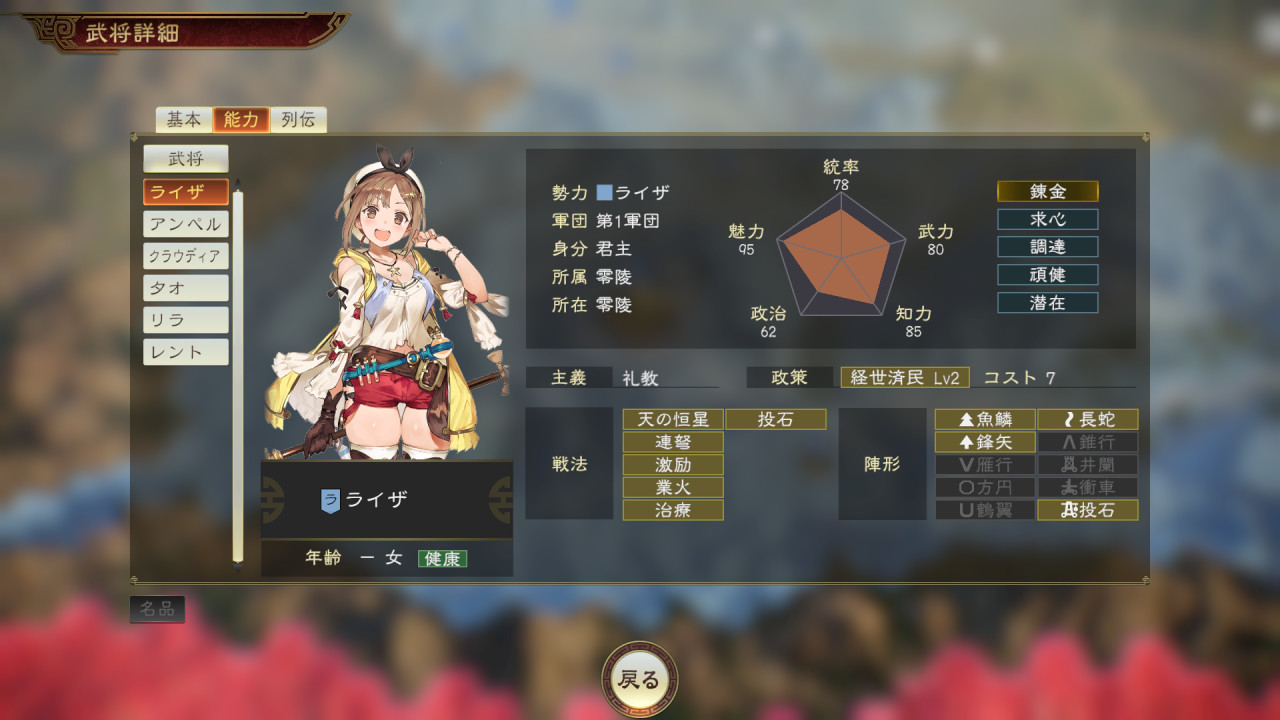
Task: Click the 錐行 formation icon
Action: 1088,441
